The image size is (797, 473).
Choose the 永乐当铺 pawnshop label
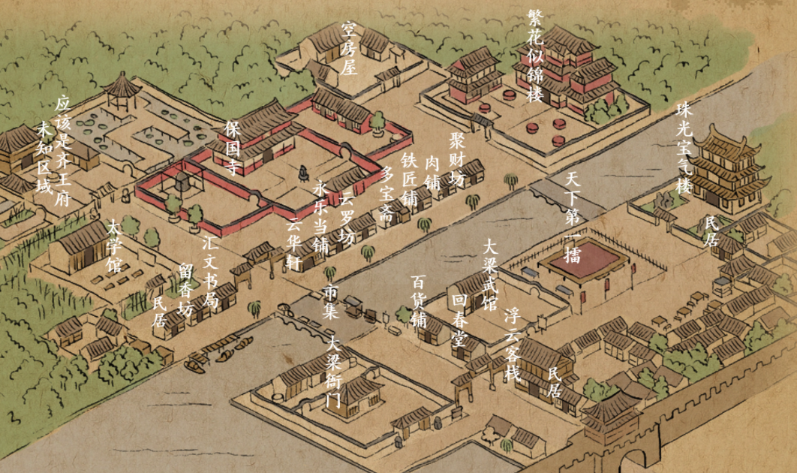[x=320, y=216]
